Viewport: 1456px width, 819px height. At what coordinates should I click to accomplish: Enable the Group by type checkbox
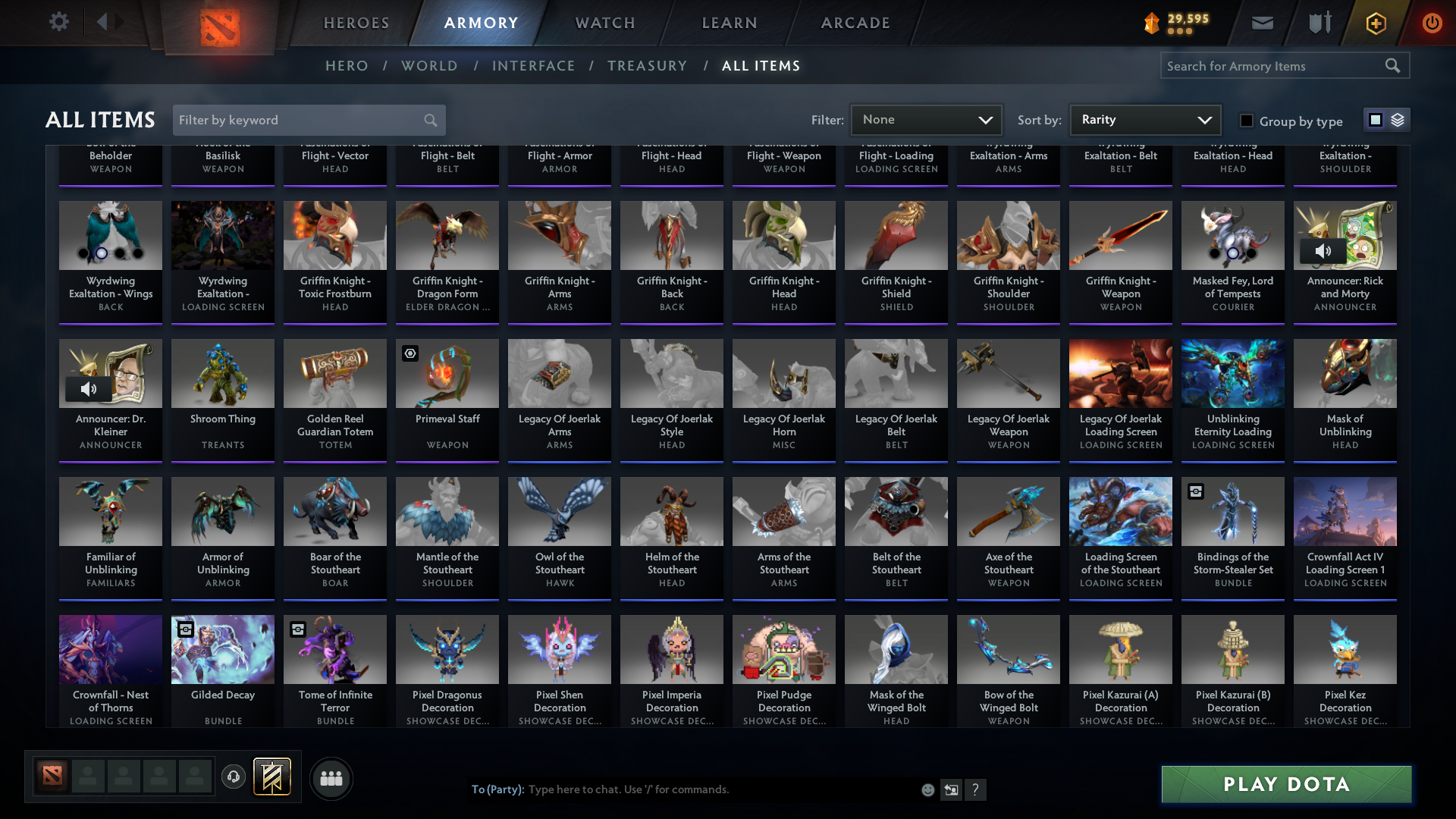(x=1246, y=121)
